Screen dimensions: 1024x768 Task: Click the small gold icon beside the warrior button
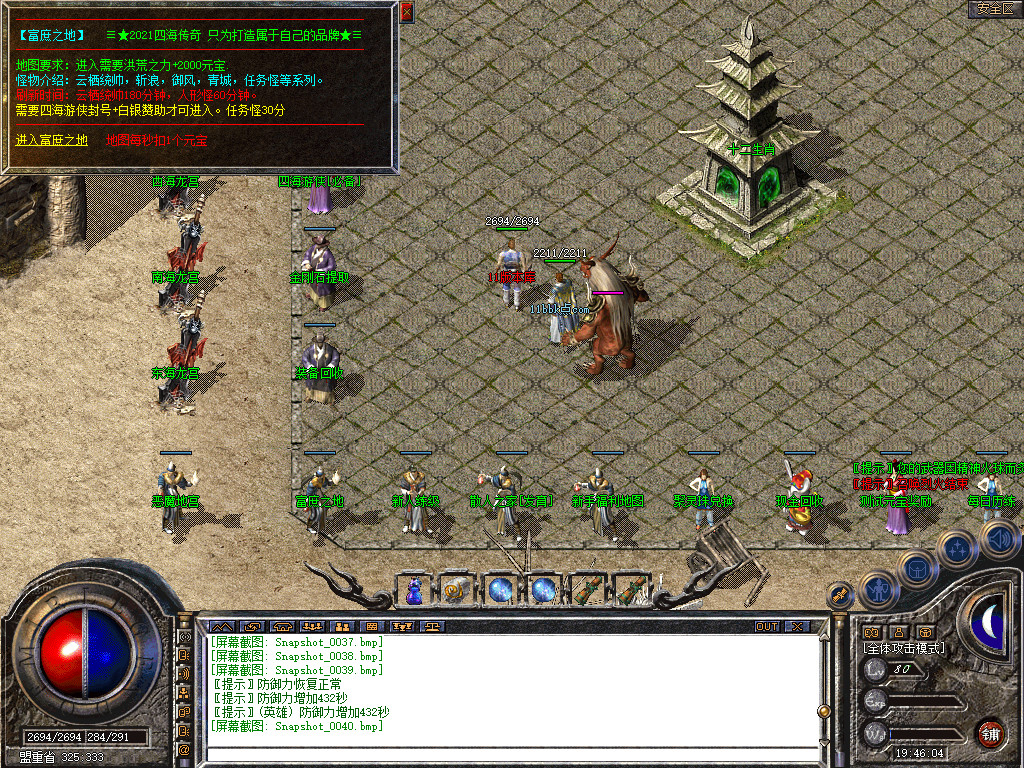[x=841, y=595]
